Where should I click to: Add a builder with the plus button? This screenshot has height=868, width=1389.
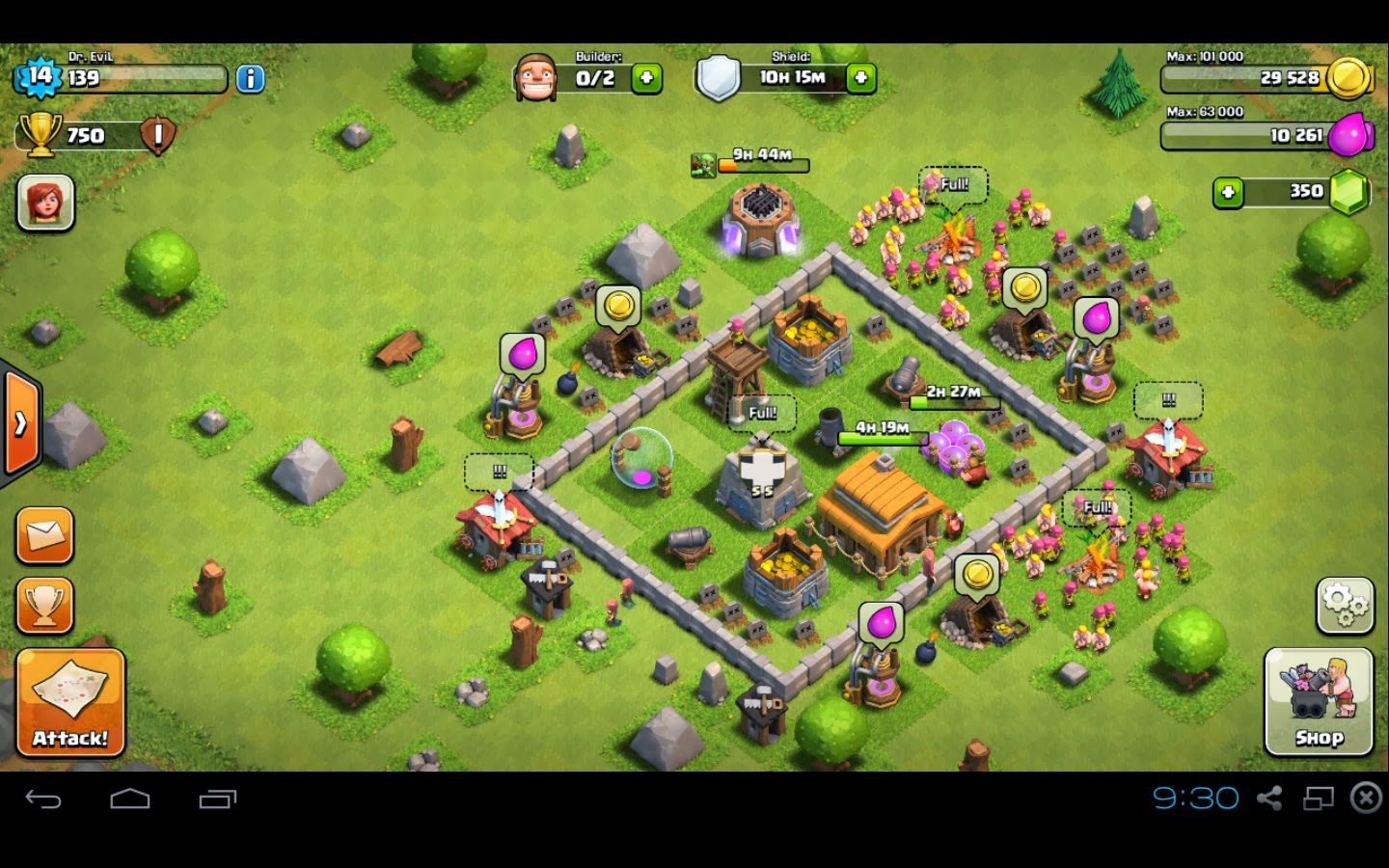[647, 78]
